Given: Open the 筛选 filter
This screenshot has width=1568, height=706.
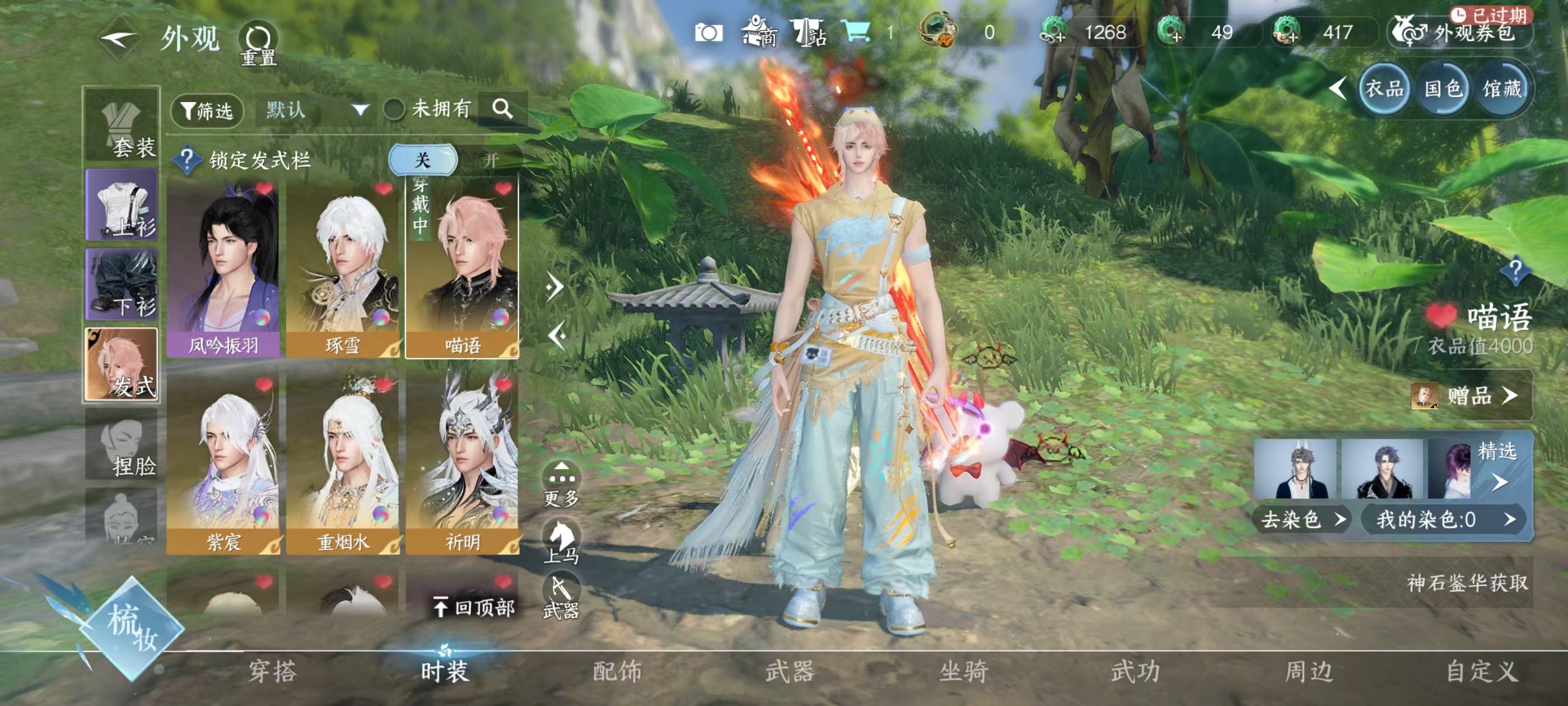Looking at the screenshot, I should pos(207,110).
